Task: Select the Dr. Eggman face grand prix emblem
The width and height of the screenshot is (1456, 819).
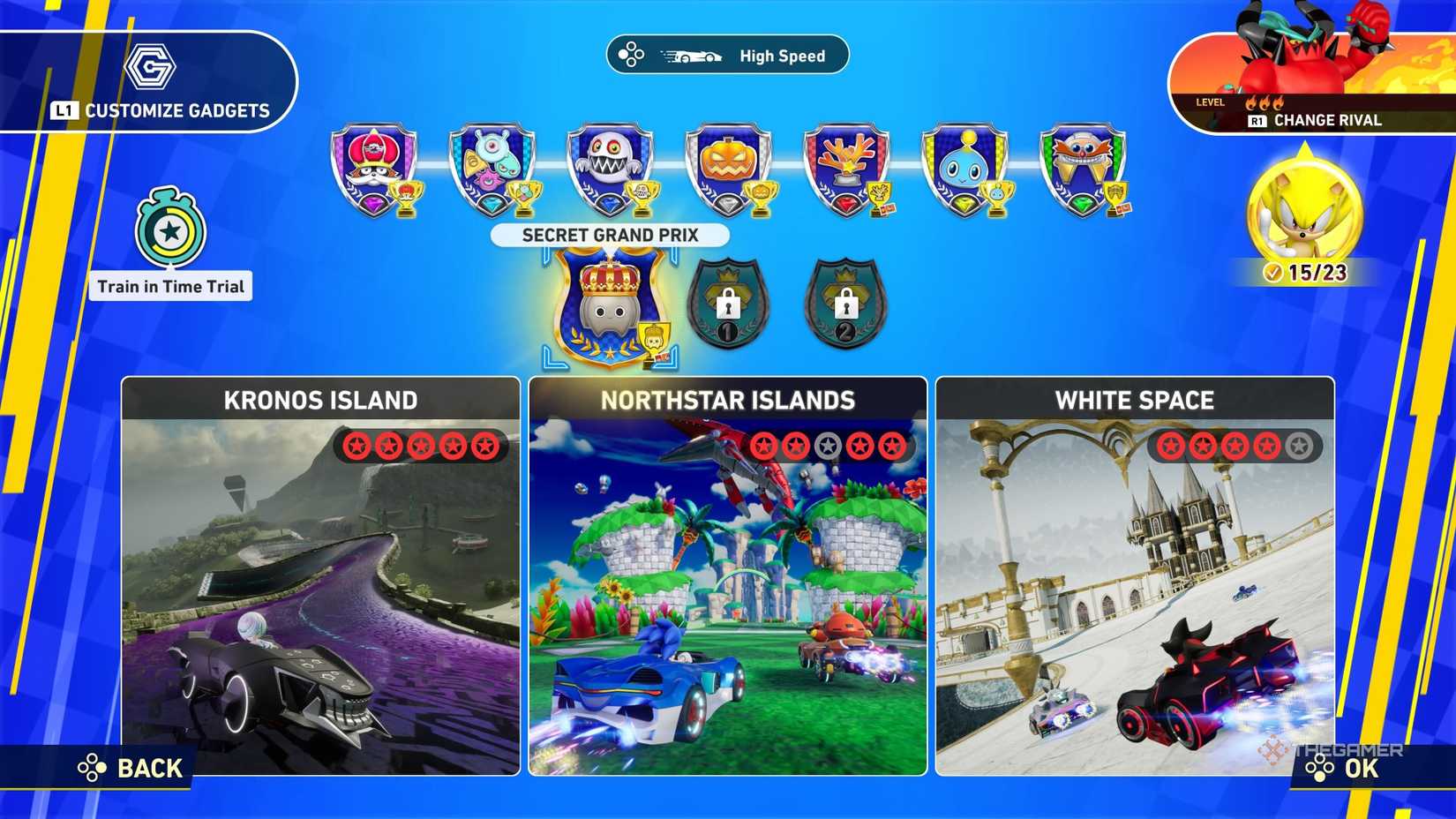Action: [x=1083, y=169]
